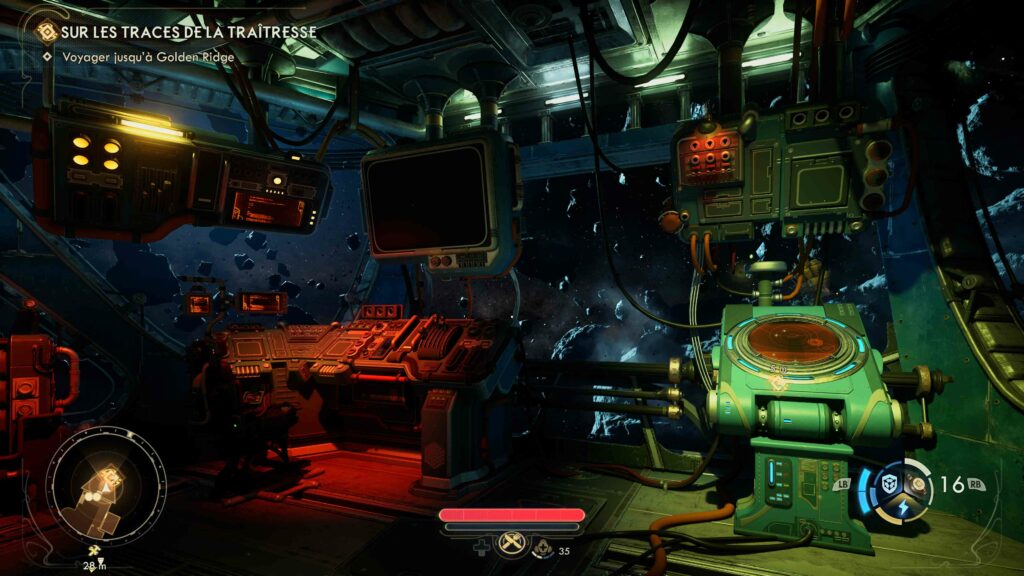
Task: Open the circular minimap
Action: point(106,490)
